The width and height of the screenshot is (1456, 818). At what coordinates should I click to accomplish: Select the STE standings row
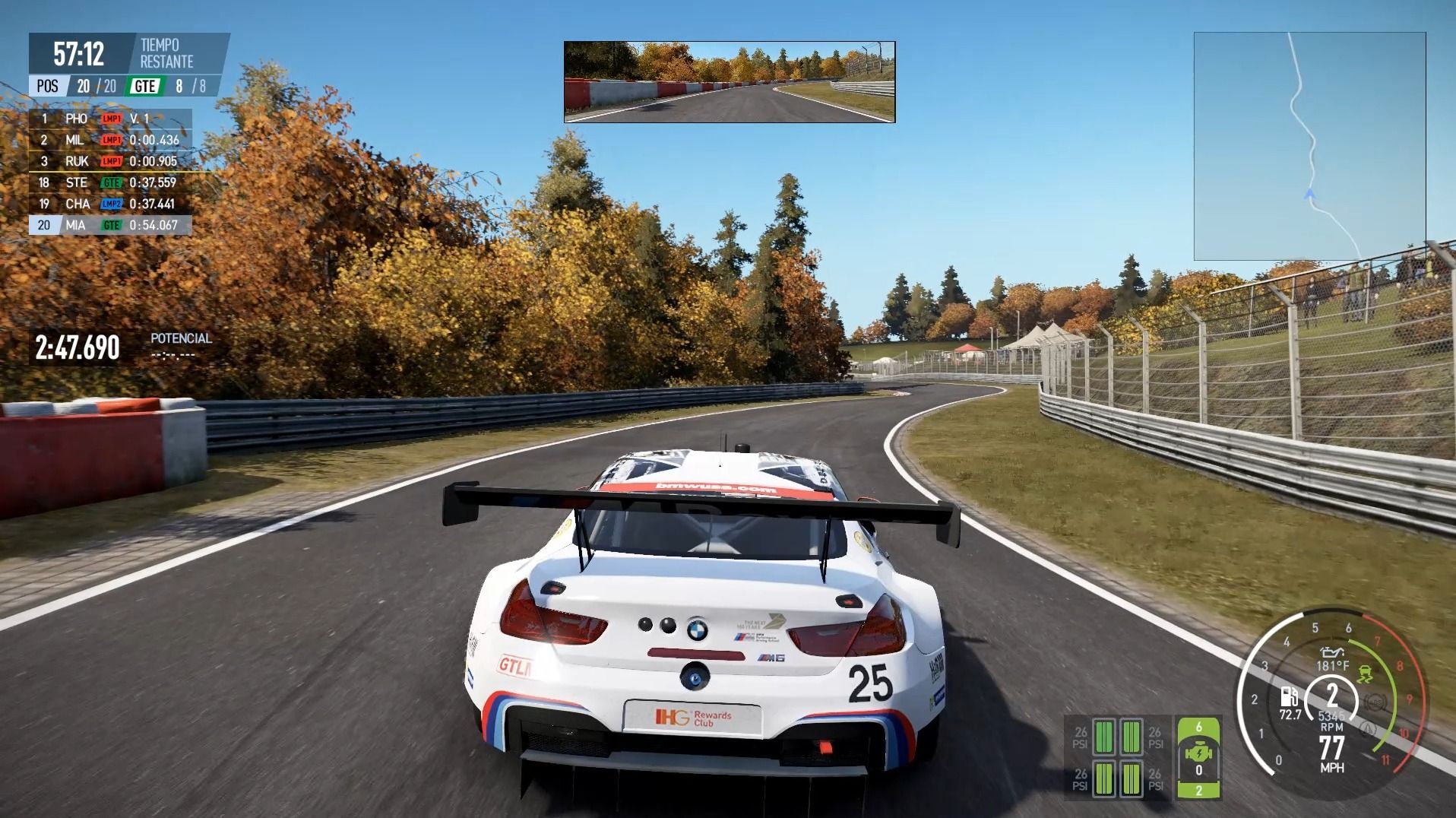[110, 182]
